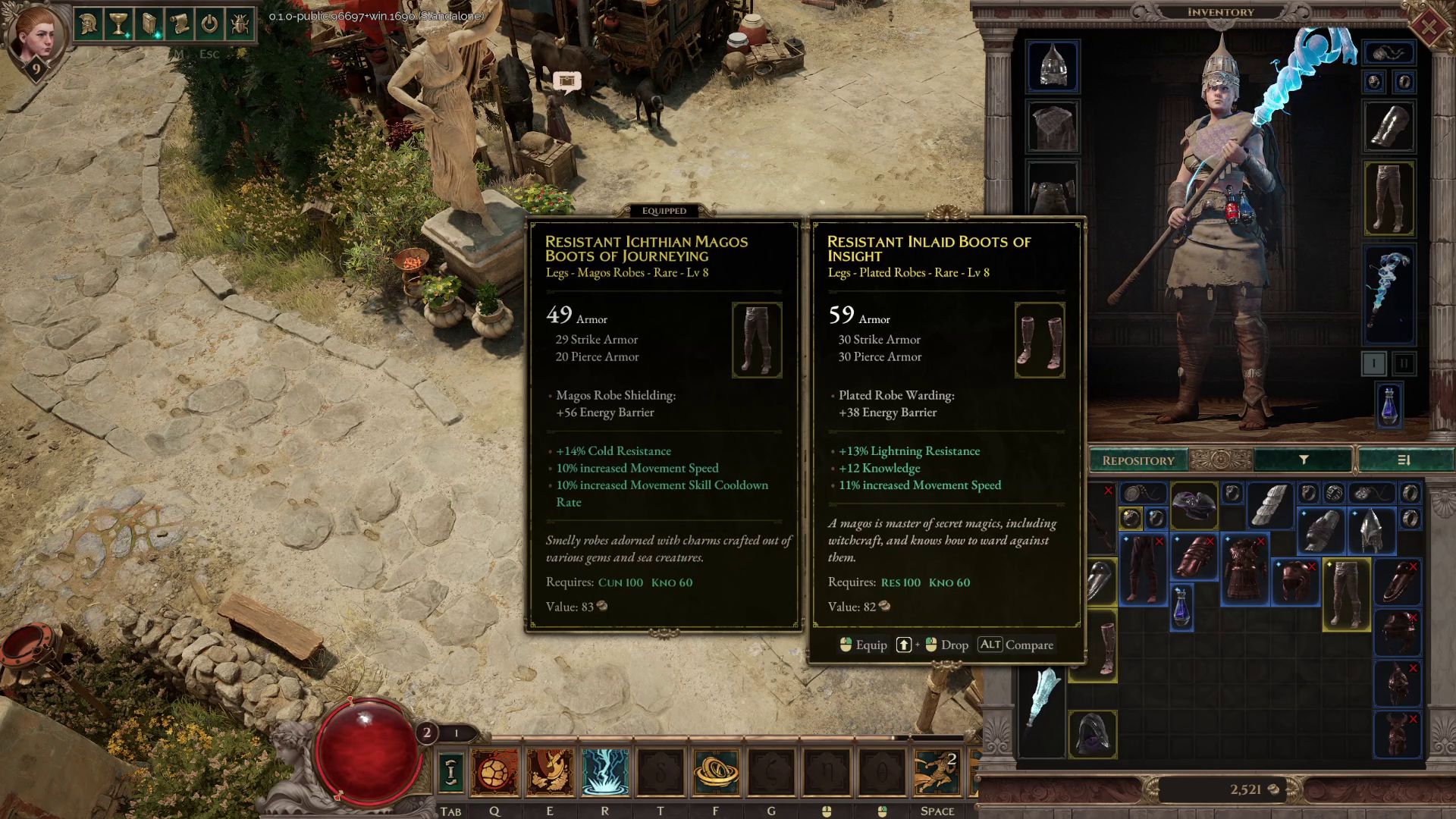This screenshot has width=1456, height=819.
Task: Activate the golden rings skill
Action: pyautogui.click(x=716, y=772)
